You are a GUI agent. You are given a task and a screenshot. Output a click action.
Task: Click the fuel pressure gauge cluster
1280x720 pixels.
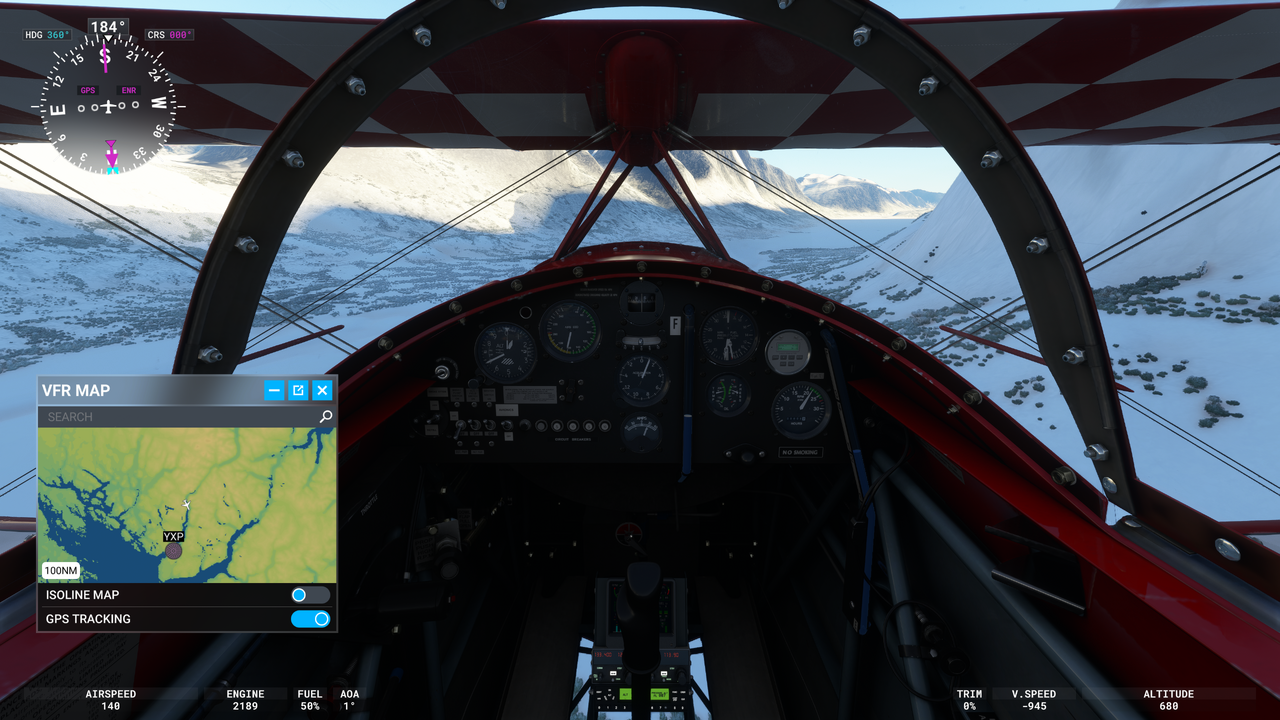pyautogui.click(x=728, y=337)
